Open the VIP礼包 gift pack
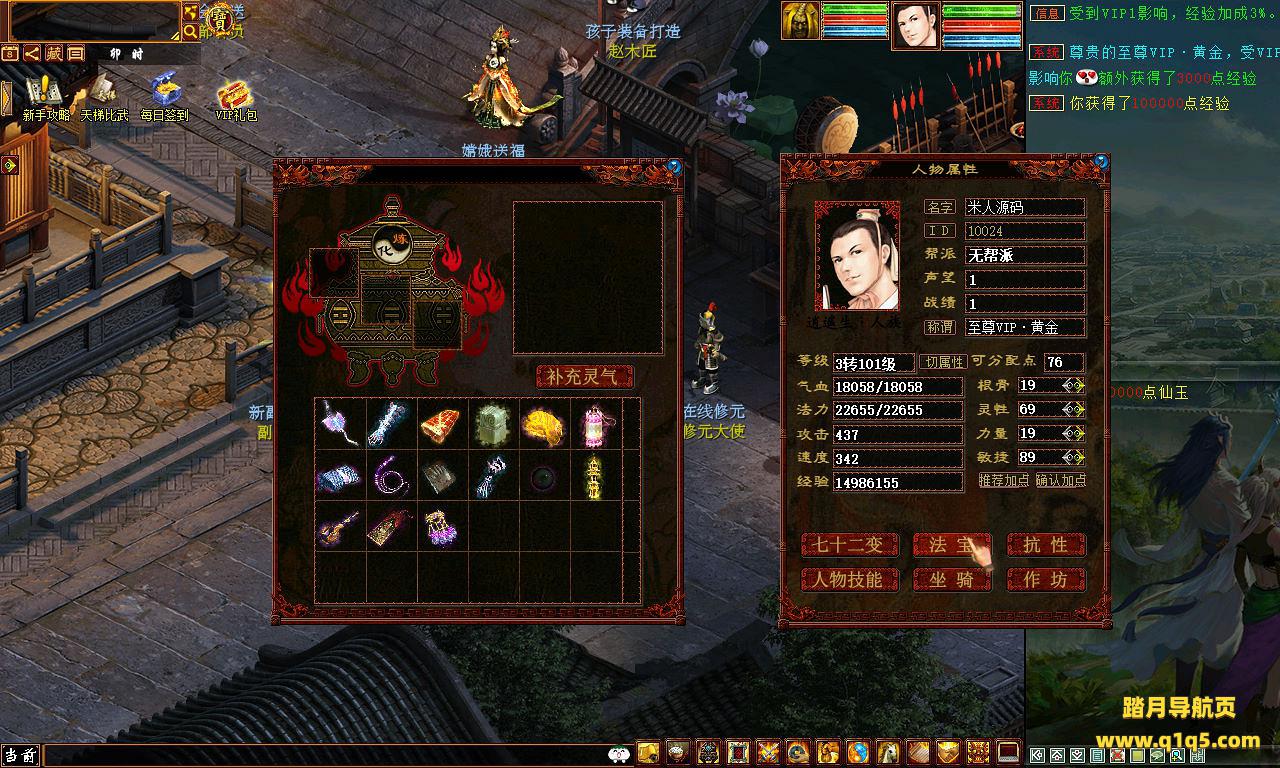 236,98
